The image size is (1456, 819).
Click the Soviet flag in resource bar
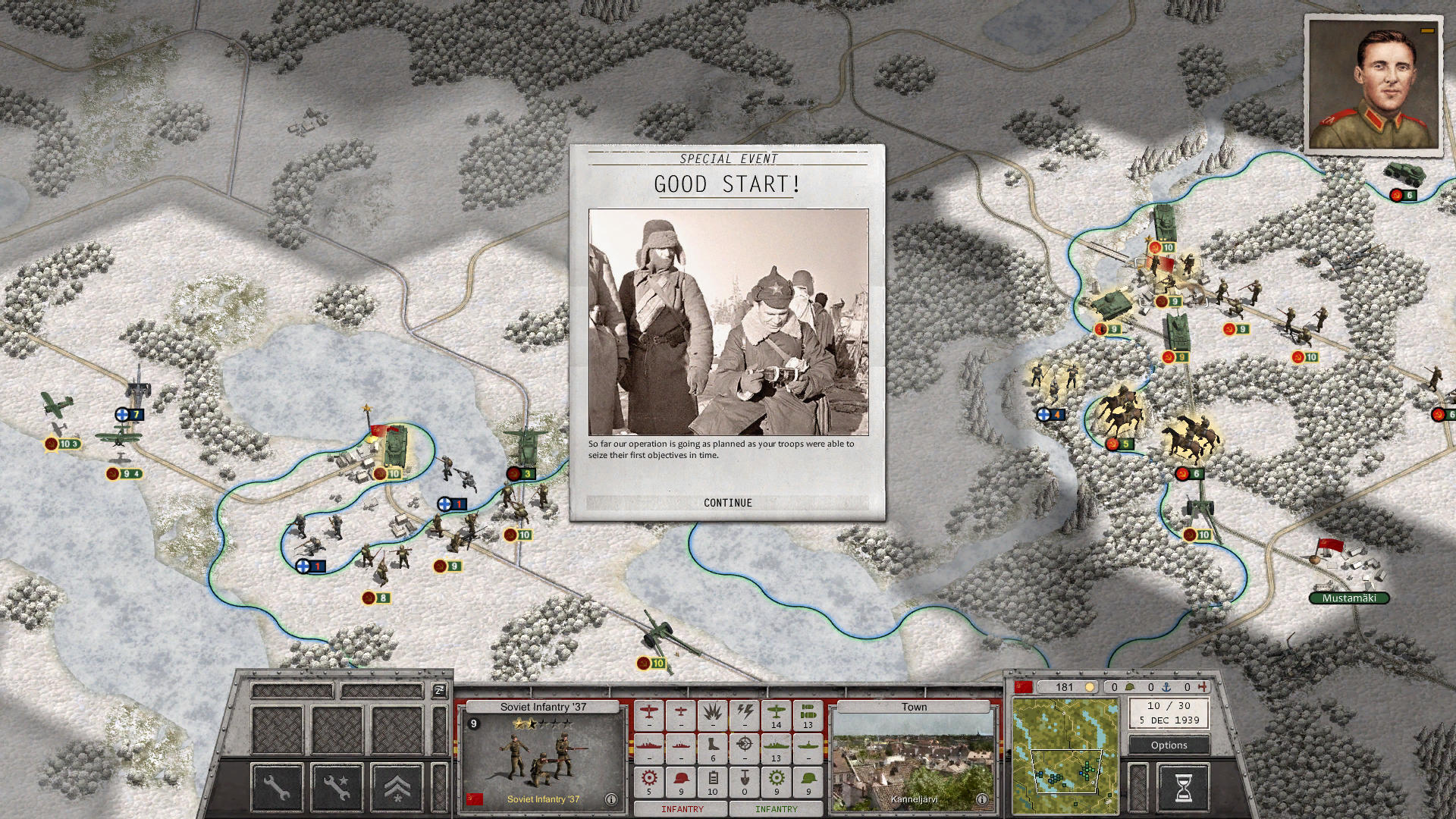coord(1024,687)
